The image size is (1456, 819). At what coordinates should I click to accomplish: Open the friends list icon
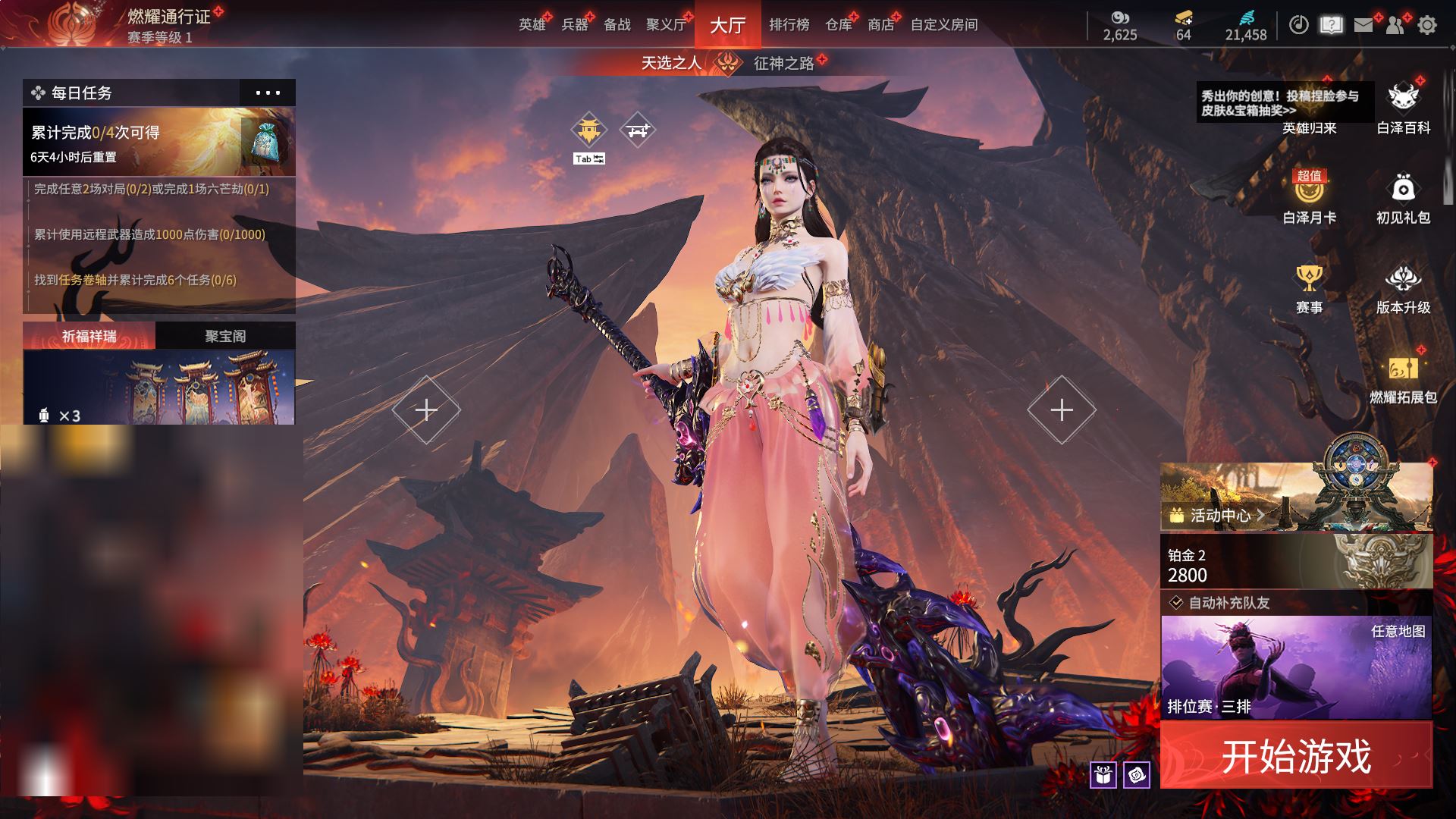(x=1395, y=25)
